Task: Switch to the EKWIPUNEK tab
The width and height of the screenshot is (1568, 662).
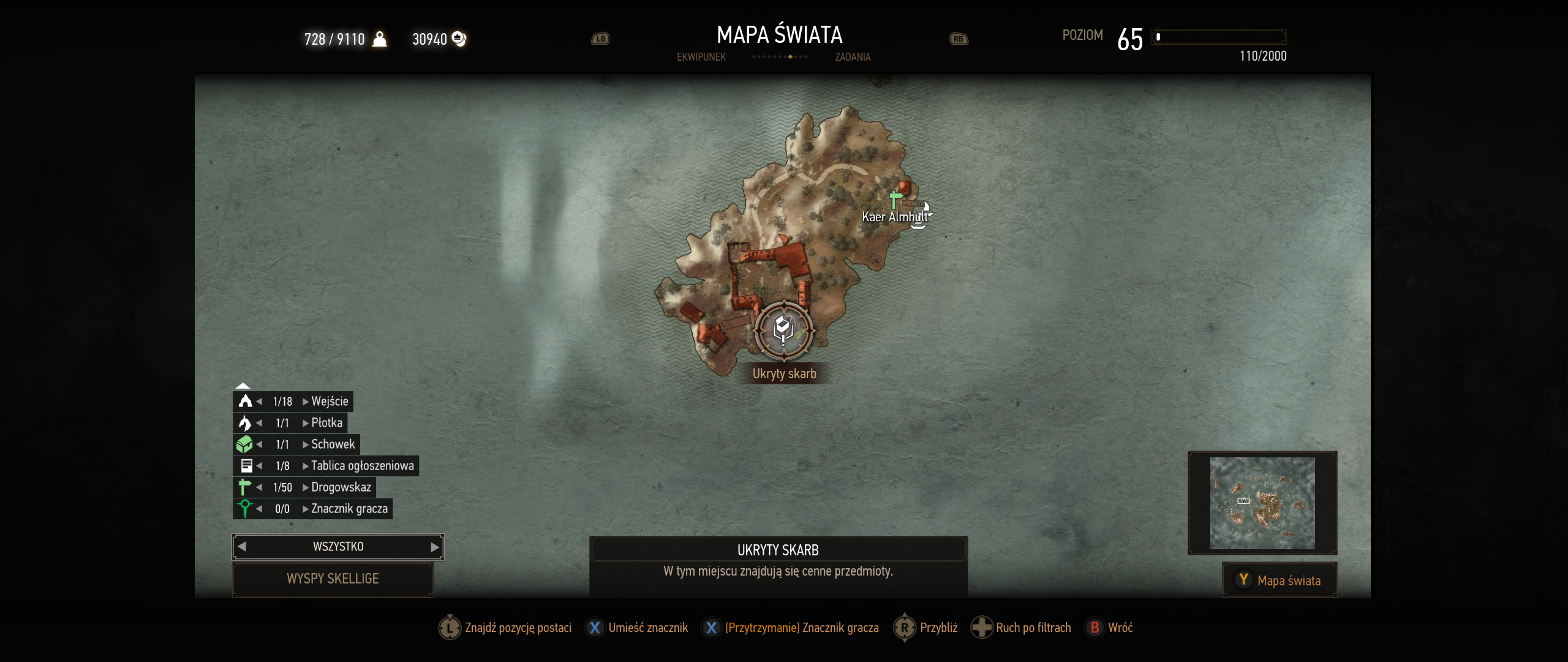Action: point(701,57)
